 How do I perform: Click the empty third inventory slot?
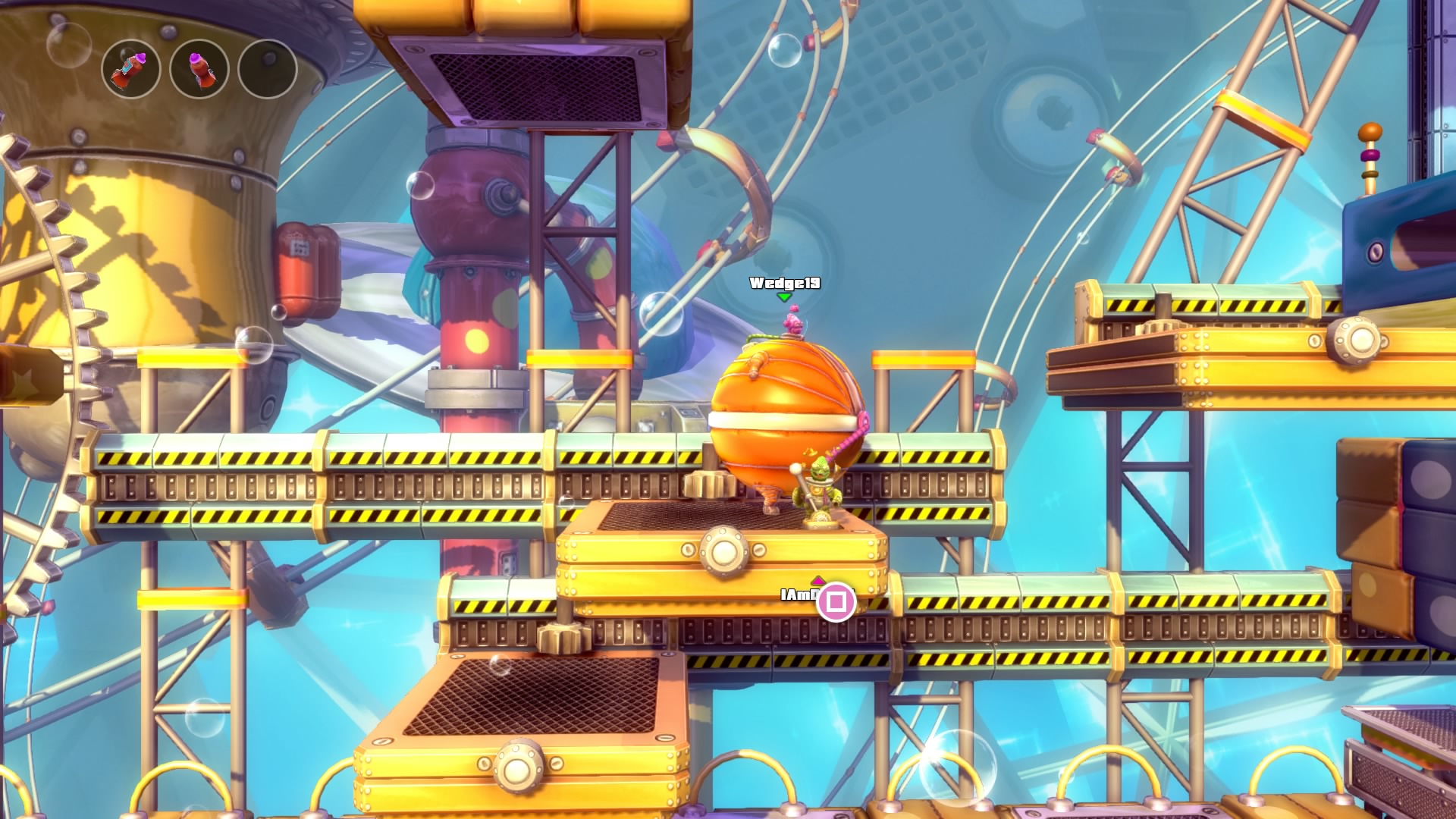click(x=267, y=69)
